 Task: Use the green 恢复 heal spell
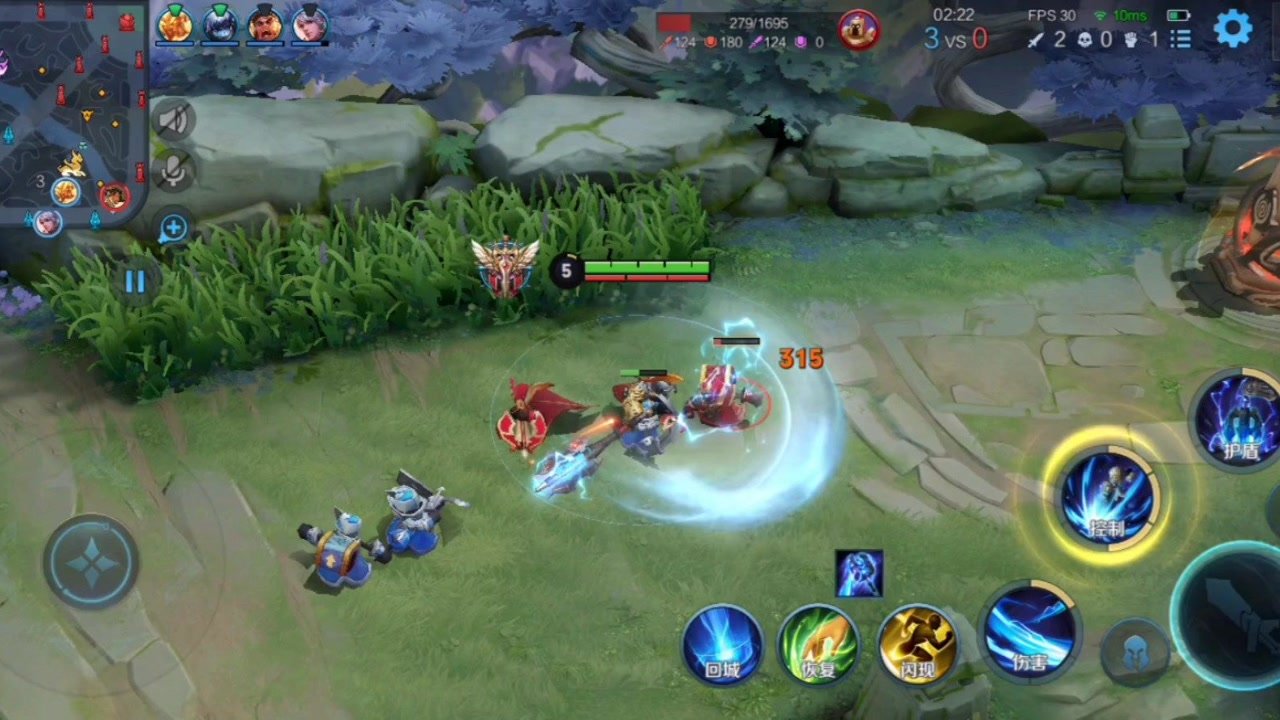click(819, 645)
